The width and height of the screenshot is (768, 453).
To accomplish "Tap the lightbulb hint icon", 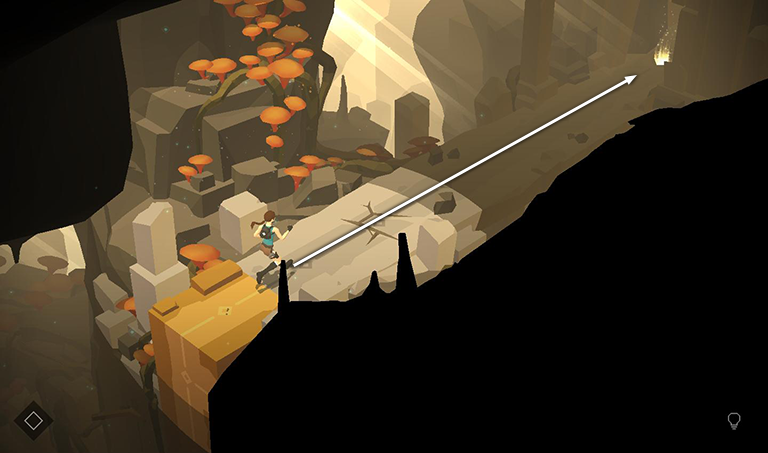I will click(734, 421).
